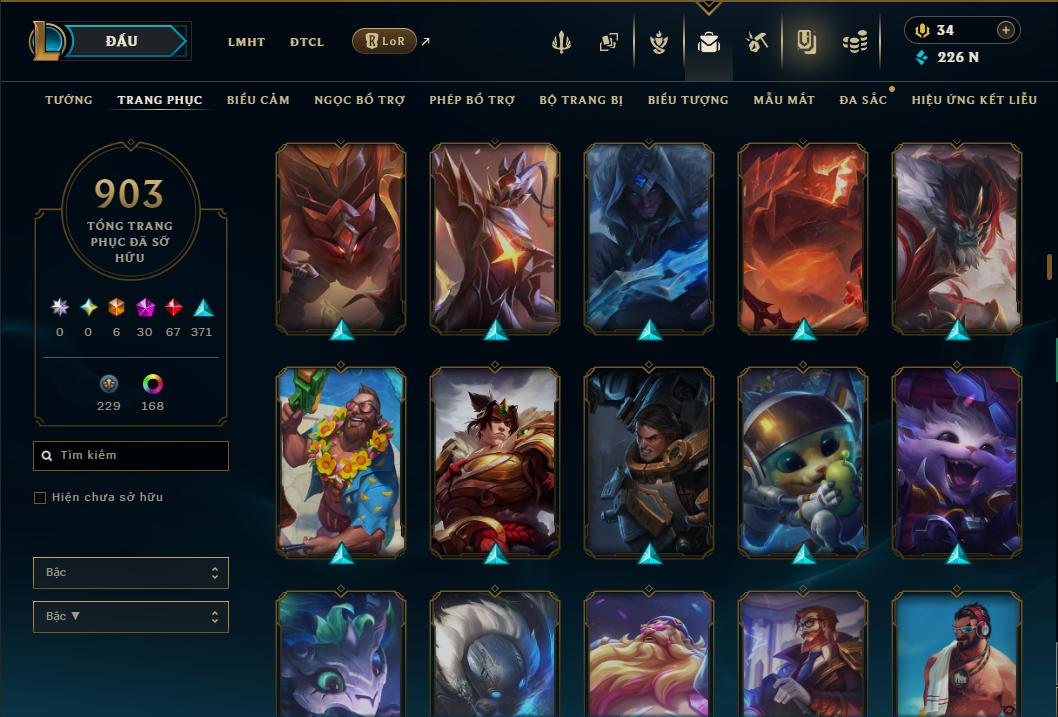Screen dimensions: 1058x717
Task: Switch to the ĐTCL tab
Action: 307,42
